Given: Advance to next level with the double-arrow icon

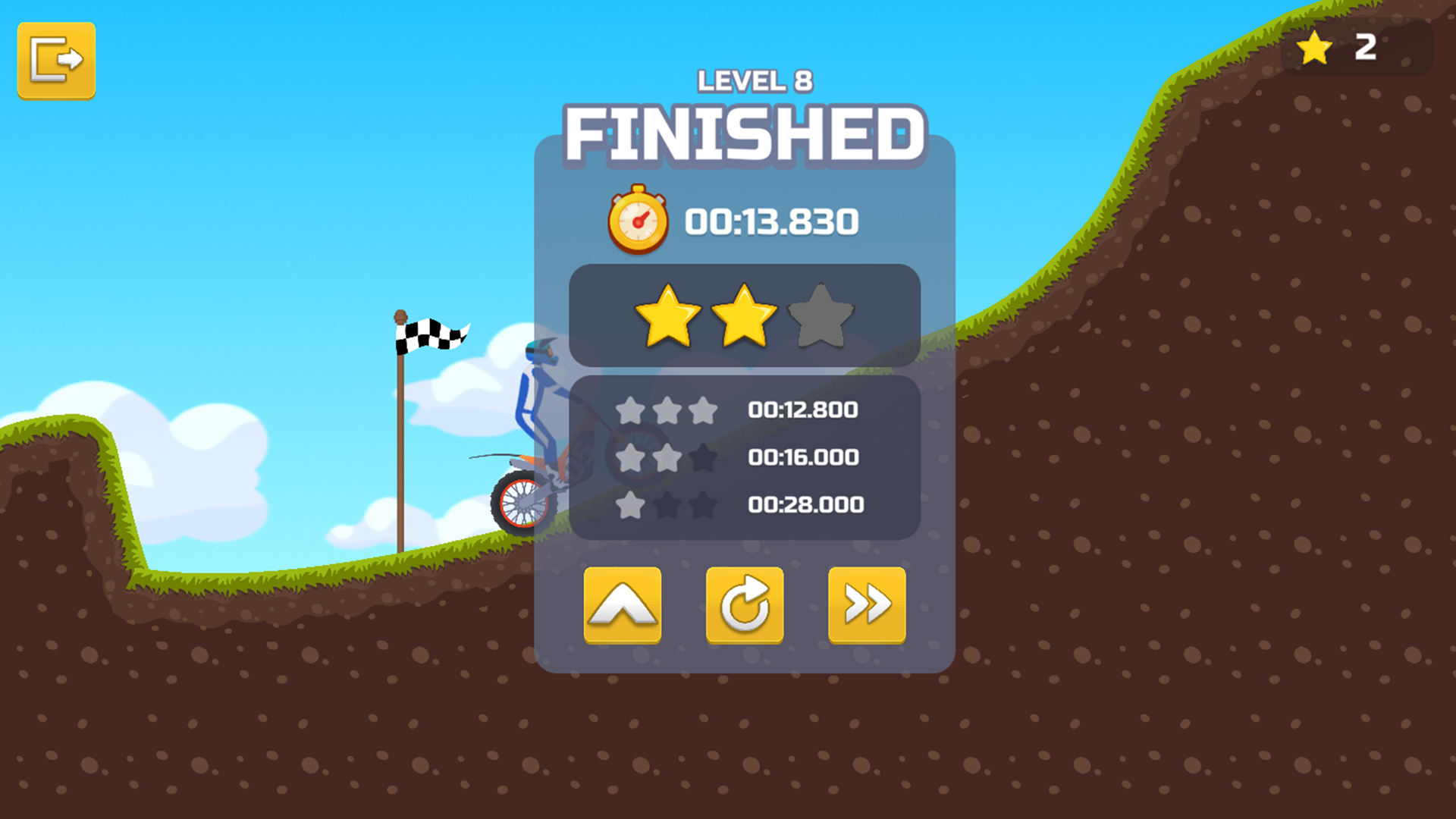Looking at the screenshot, I should pyautogui.click(x=866, y=603).
